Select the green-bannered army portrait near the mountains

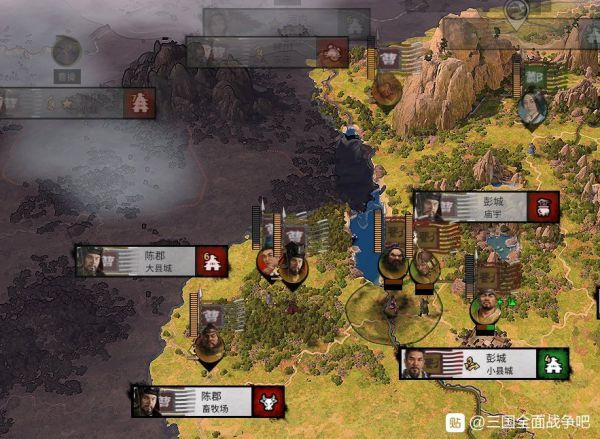[532, 106]
